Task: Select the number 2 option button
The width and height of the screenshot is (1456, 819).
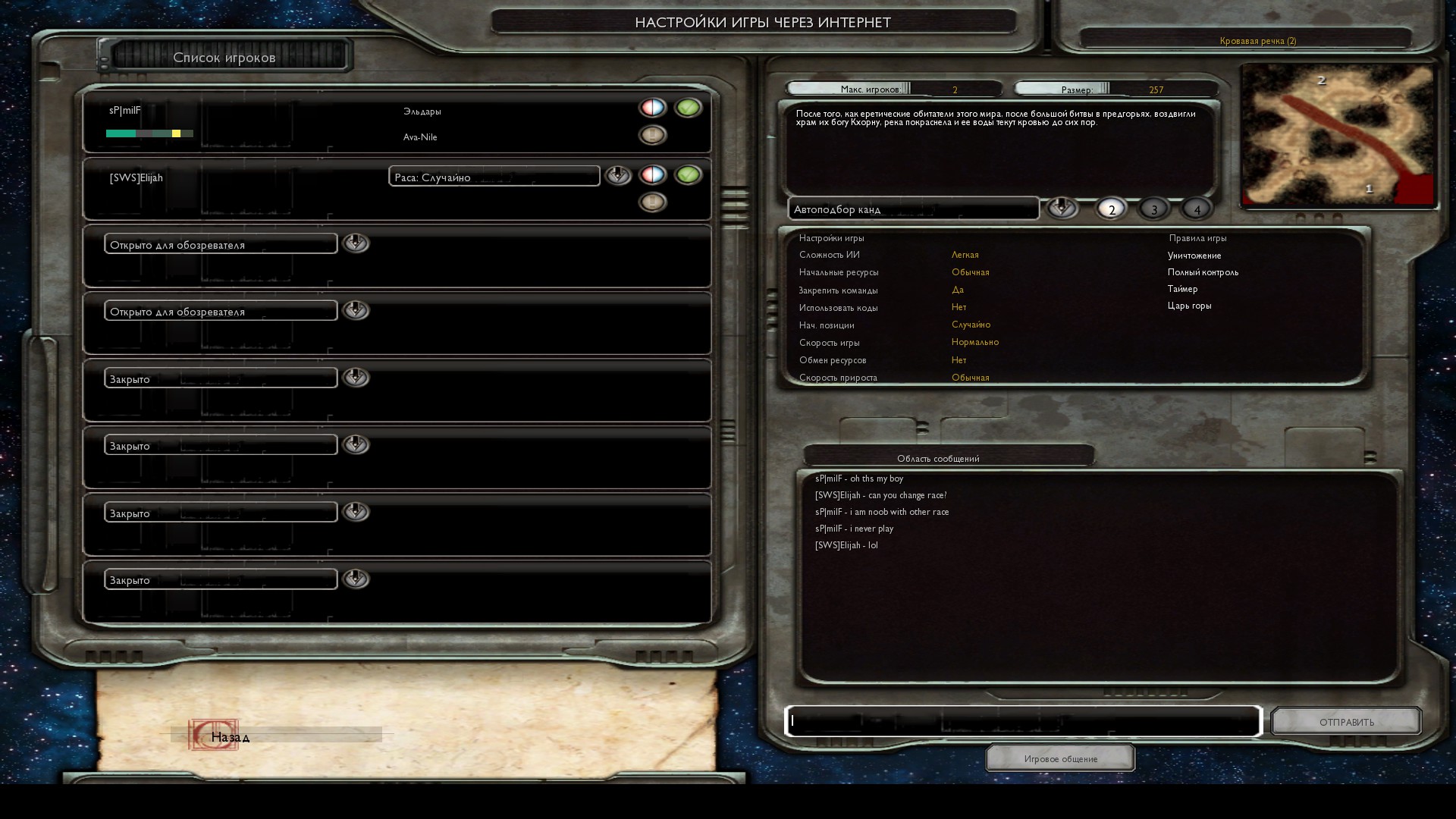Action: point(1112,209)
